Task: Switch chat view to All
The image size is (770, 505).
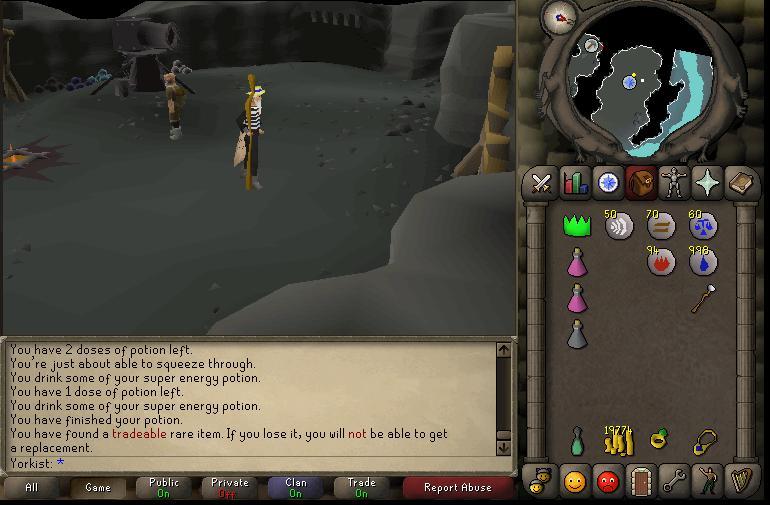Action: 32,488
